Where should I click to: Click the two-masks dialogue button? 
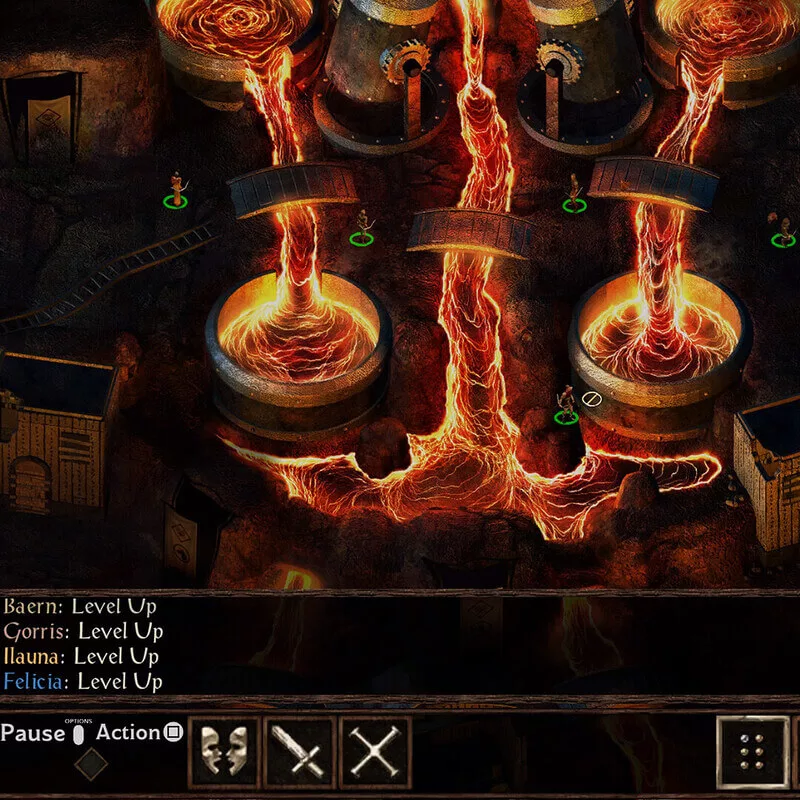pos(224,751)
